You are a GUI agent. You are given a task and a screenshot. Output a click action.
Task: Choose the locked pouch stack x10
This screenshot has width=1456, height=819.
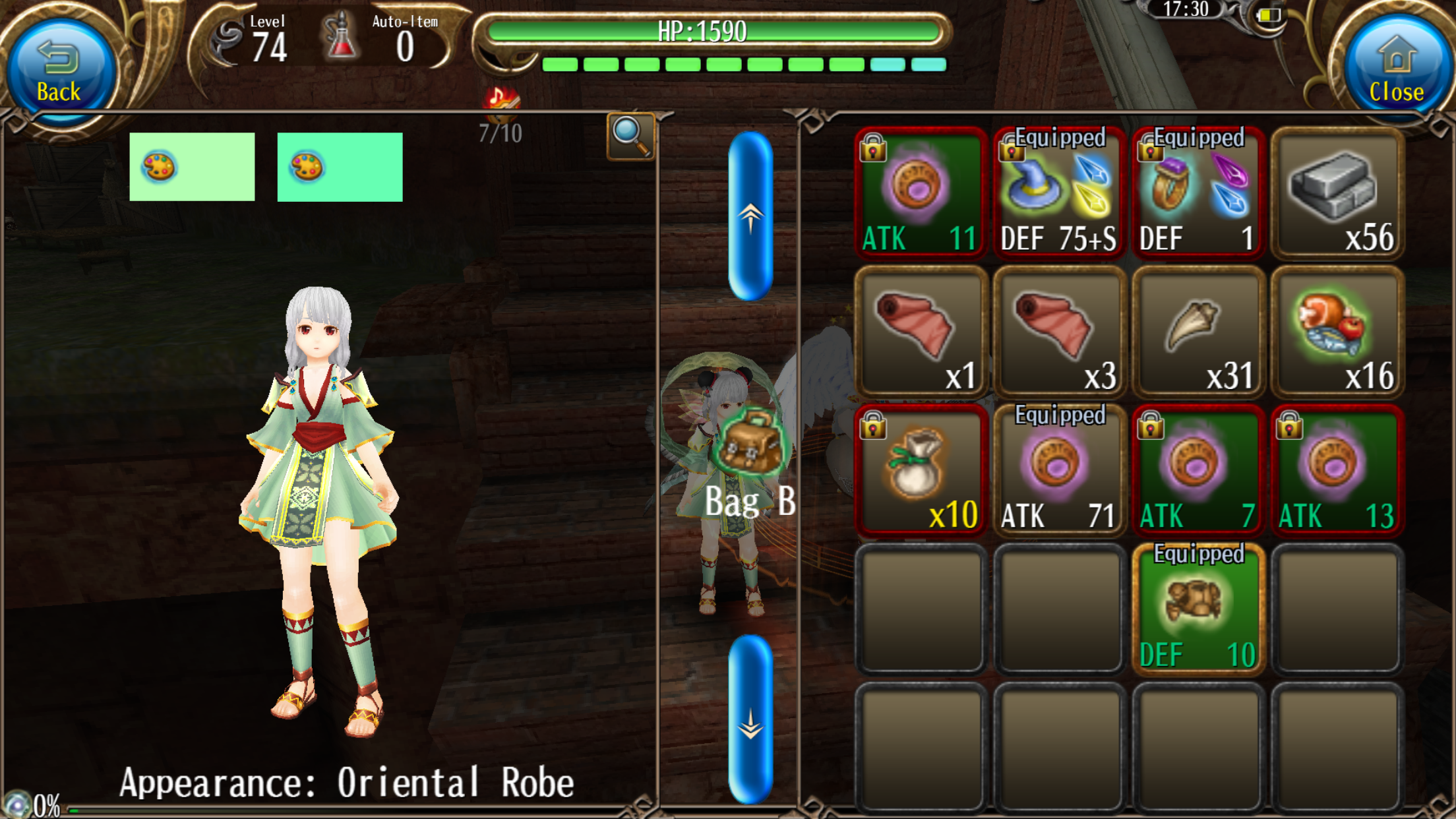[920, 470]
